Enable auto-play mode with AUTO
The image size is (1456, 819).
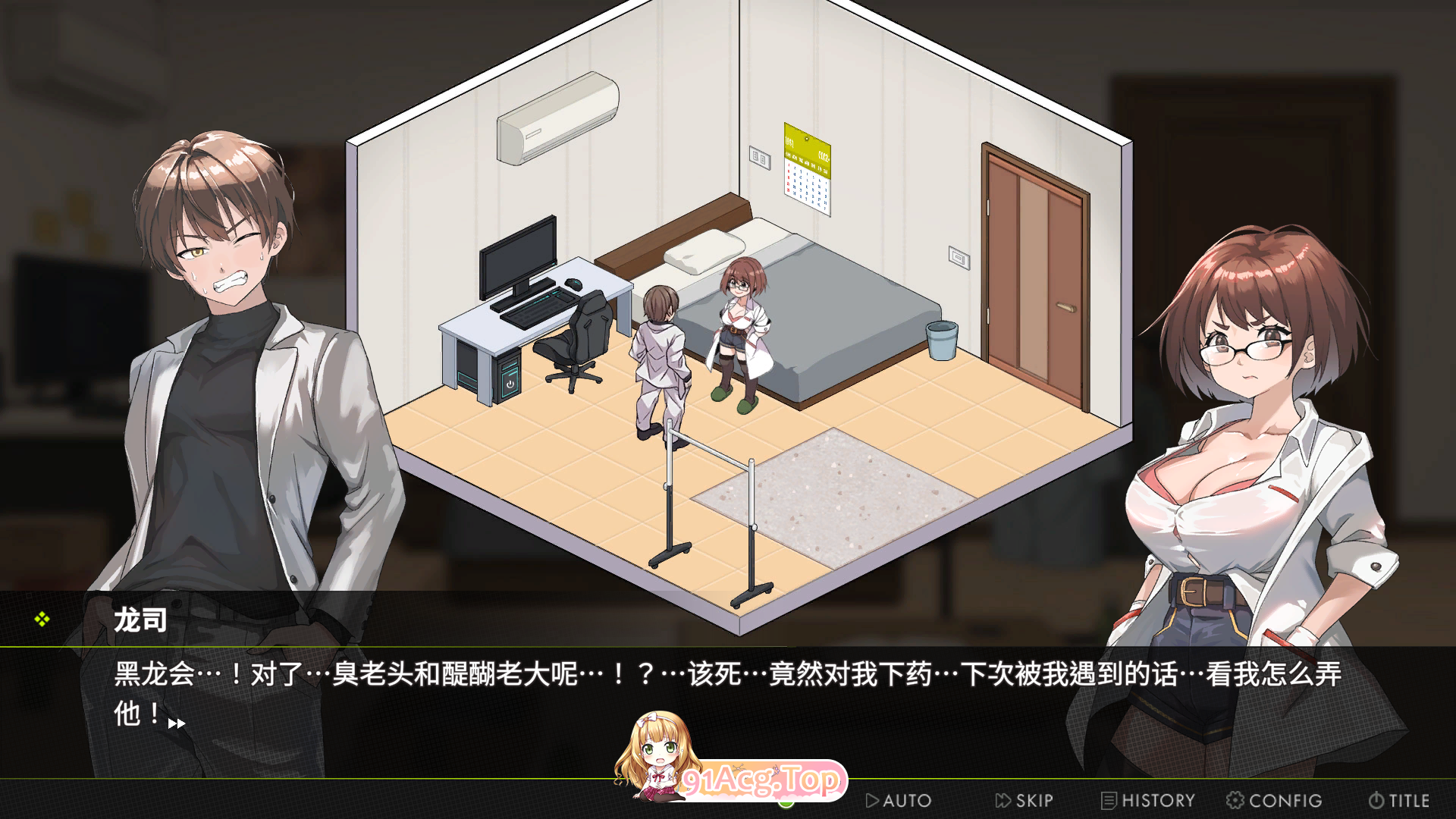point(902,801)
